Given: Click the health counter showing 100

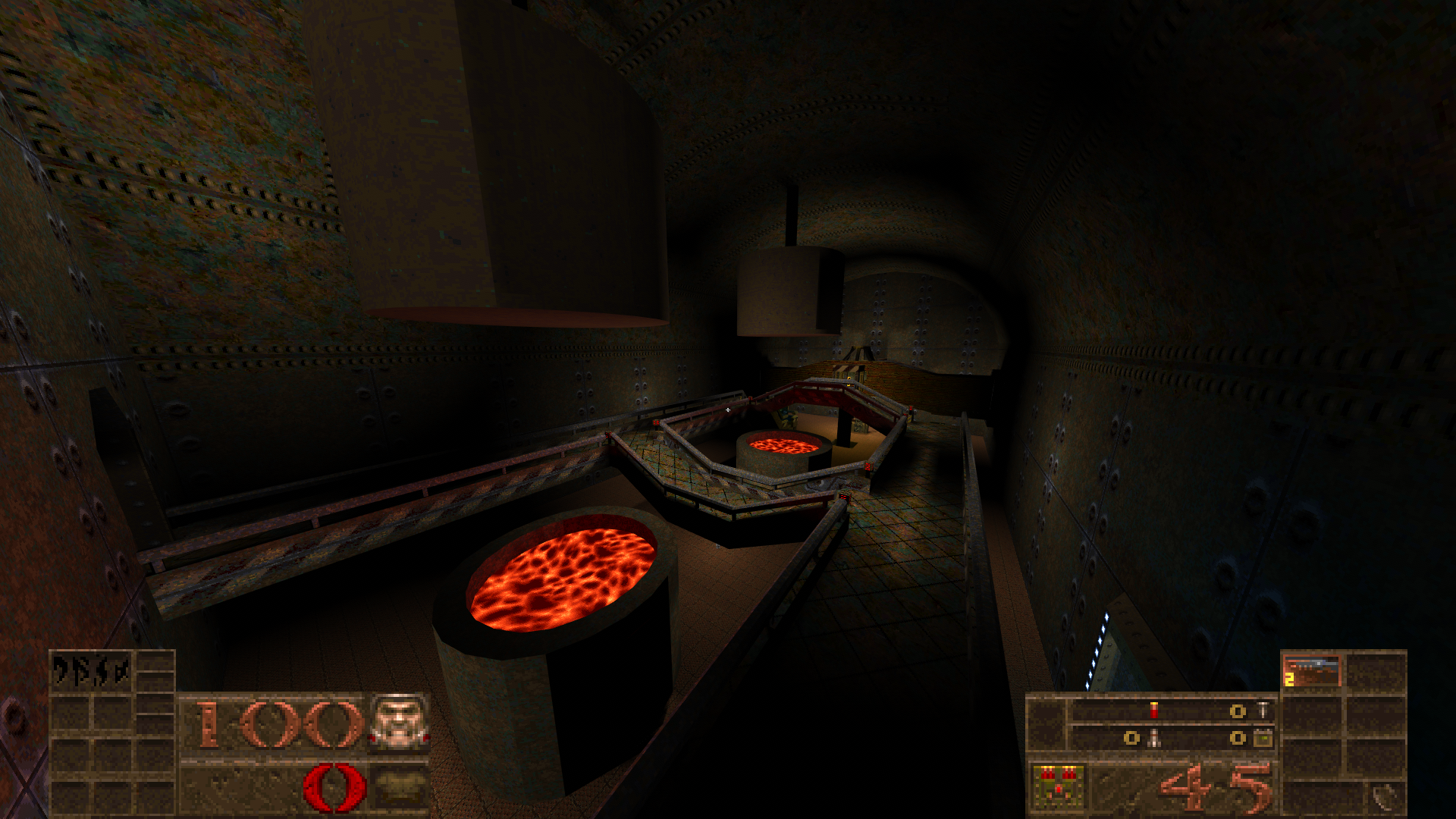Looking at the screenshot, I should (276, 723).
